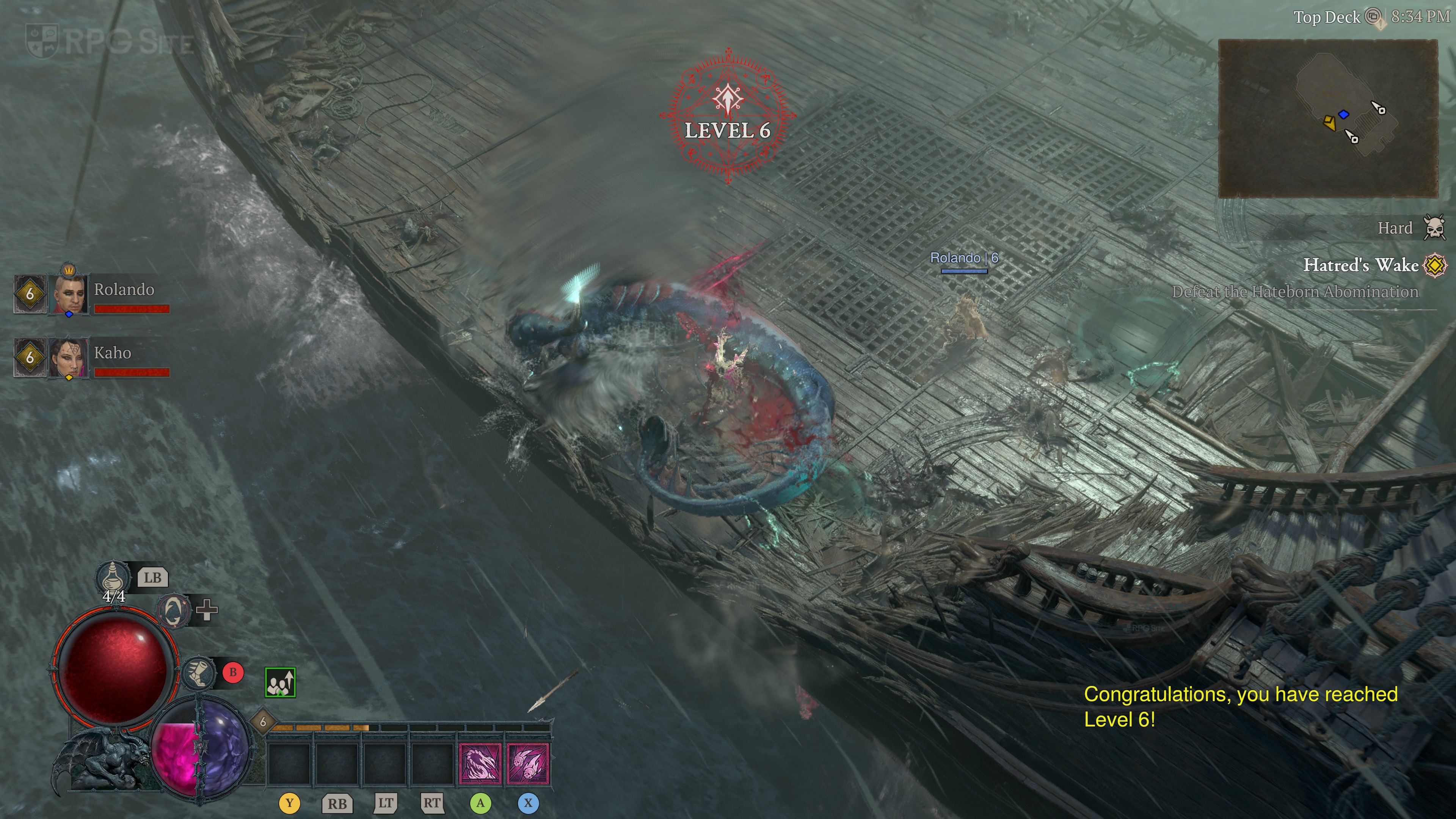Select Kaho's party portrait
The height and width of the screenshot is (819, 1456).
pyautogui.click(x=69, y=357)
